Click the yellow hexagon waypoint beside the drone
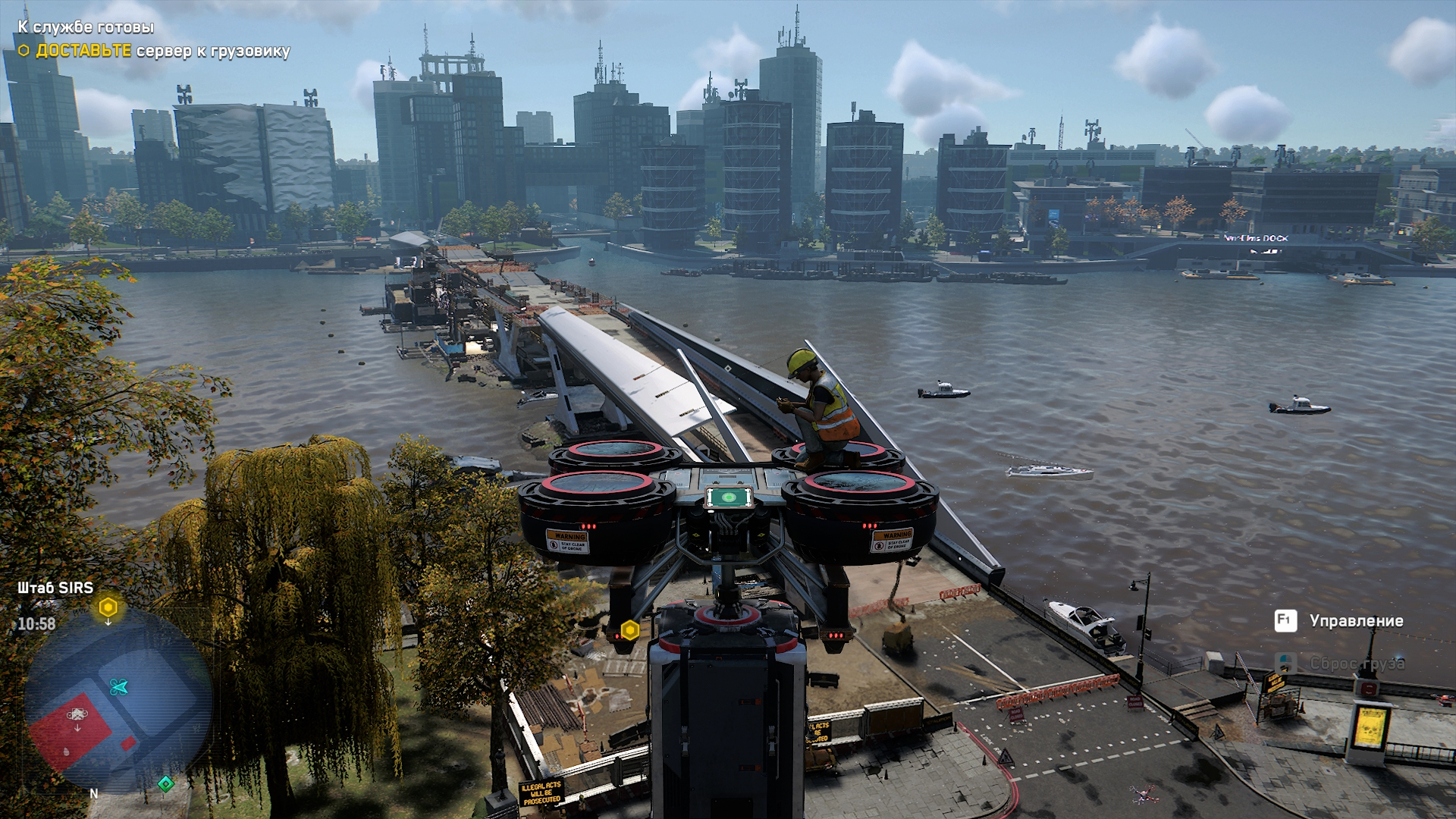Image resolution: width=1456 pixels, height=819 pixels. click(629, 630)
